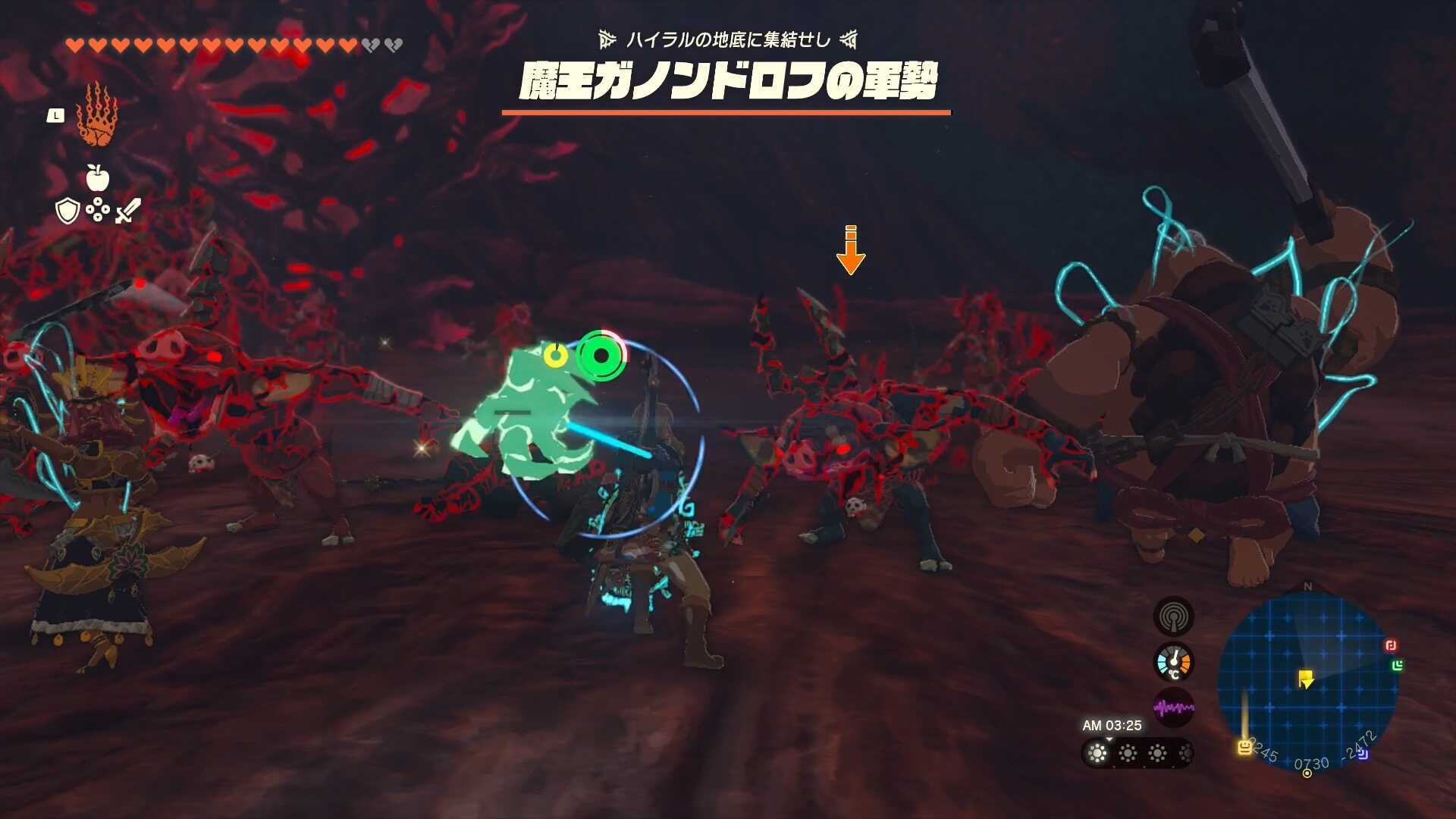Viewport: 1456px width, 819px height.
Task: Select the sword icon in the HUD
Action: pos(127,212)
